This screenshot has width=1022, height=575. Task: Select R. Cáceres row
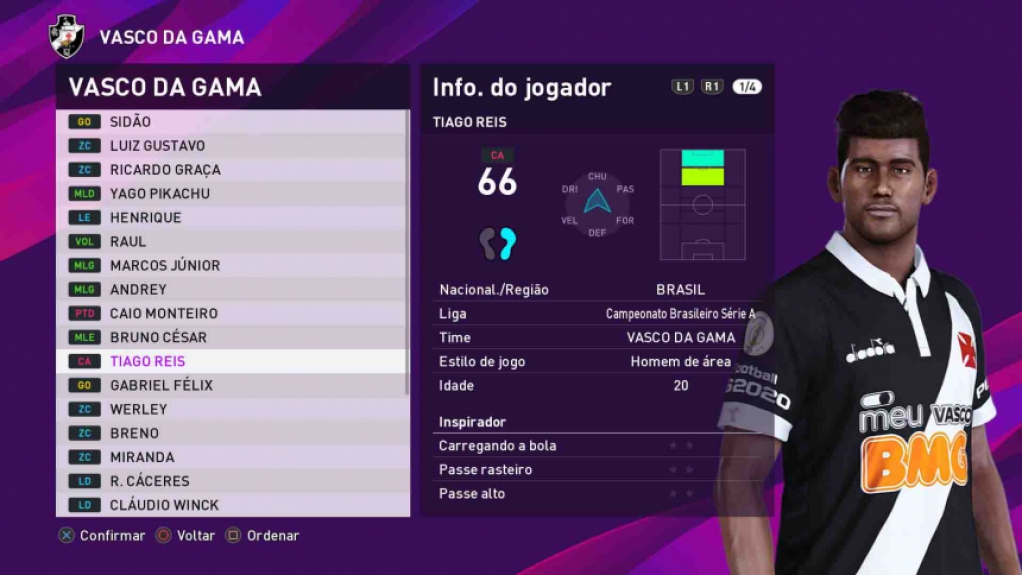click(x=232, y=482)
